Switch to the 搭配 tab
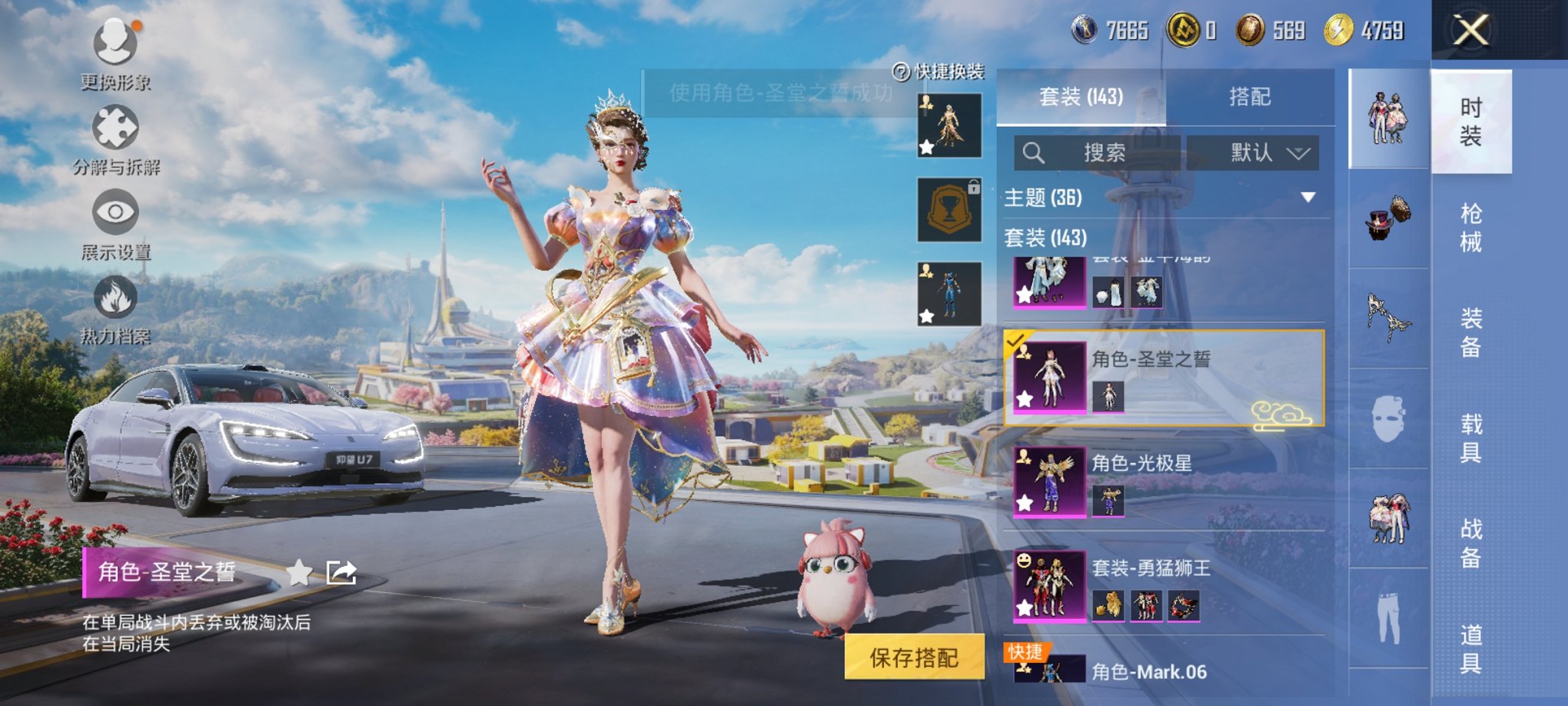 pos(1249,97)
